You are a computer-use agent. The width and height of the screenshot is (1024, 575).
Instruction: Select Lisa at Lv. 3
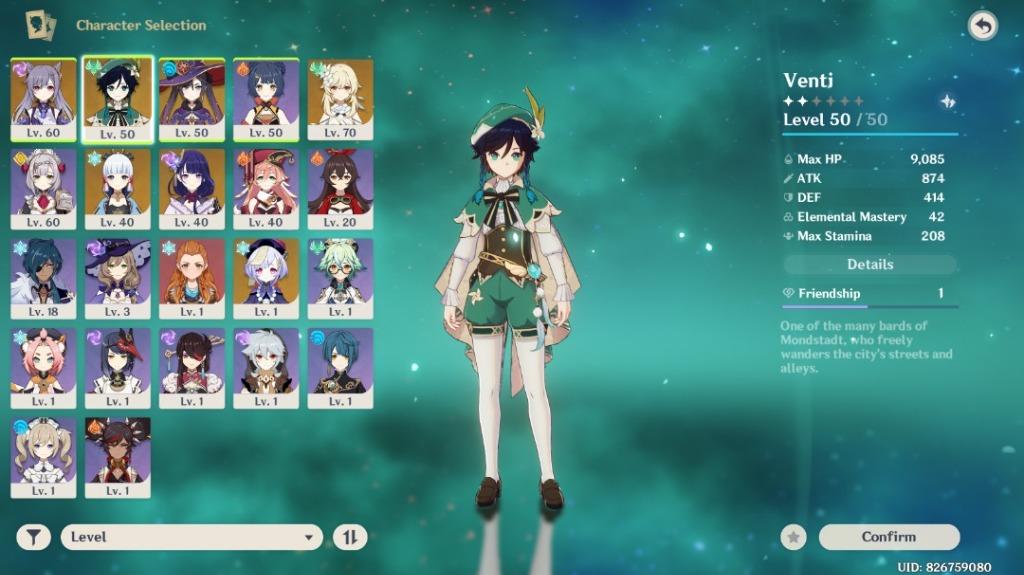(118, 276)
